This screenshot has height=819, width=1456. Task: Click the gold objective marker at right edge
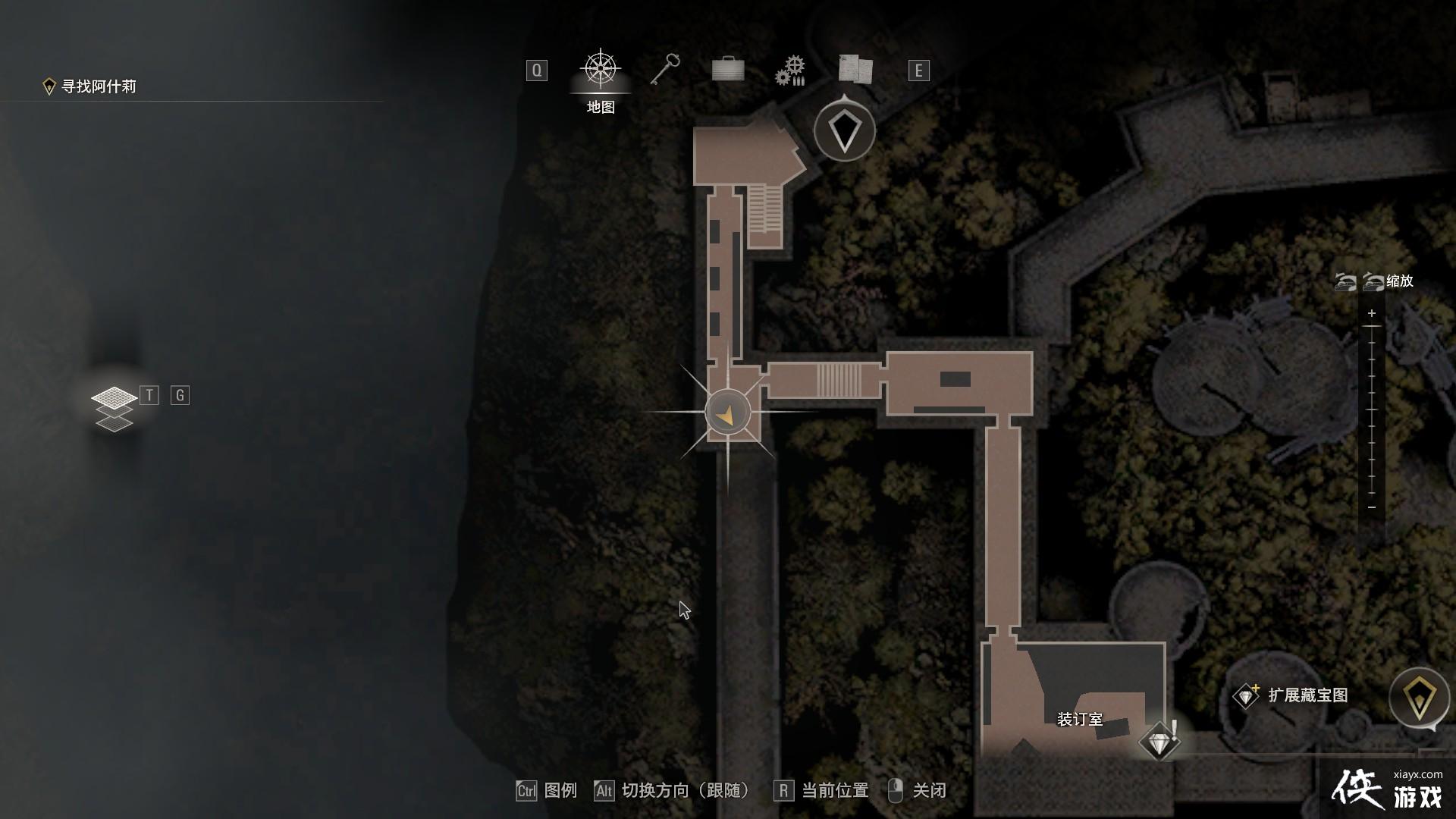click(1419, 698)
